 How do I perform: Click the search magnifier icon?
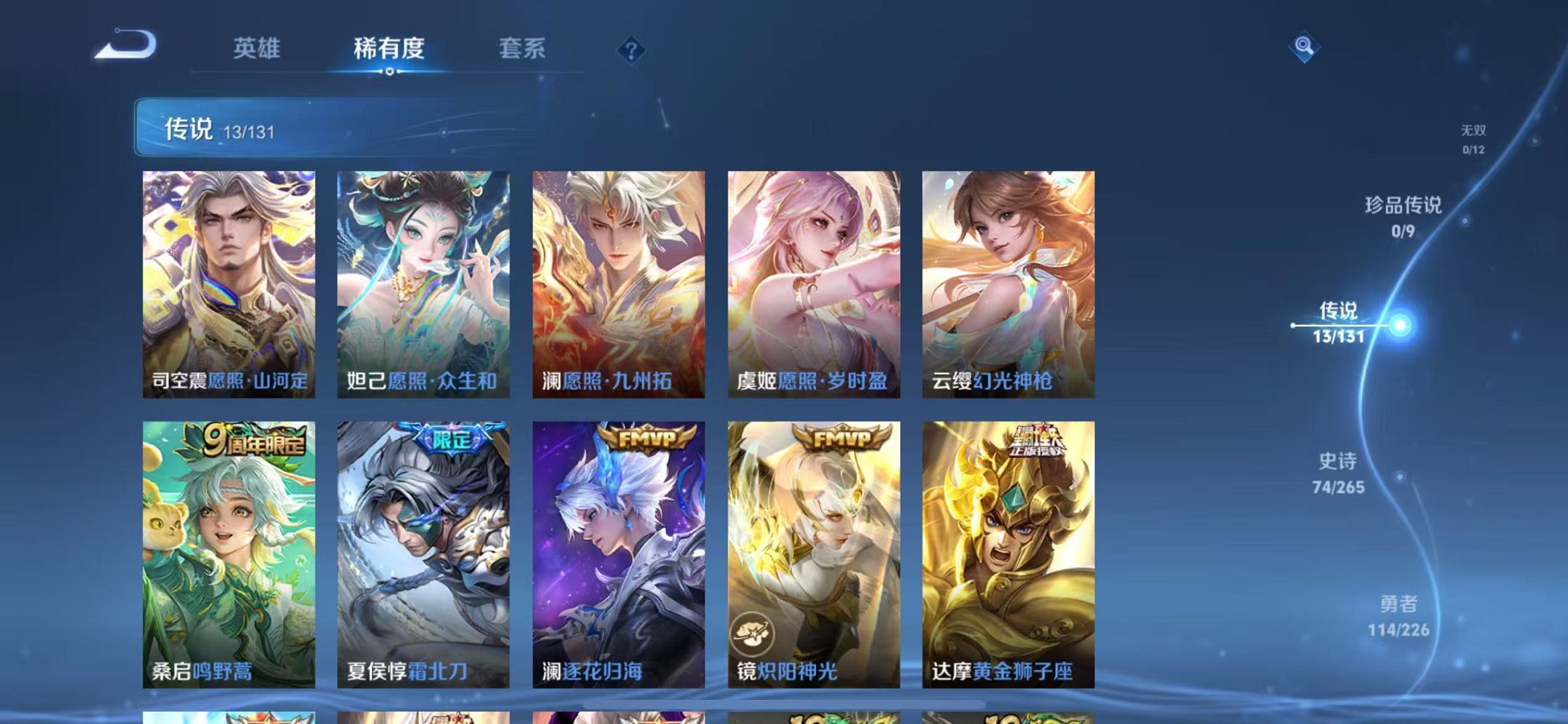1305,48
